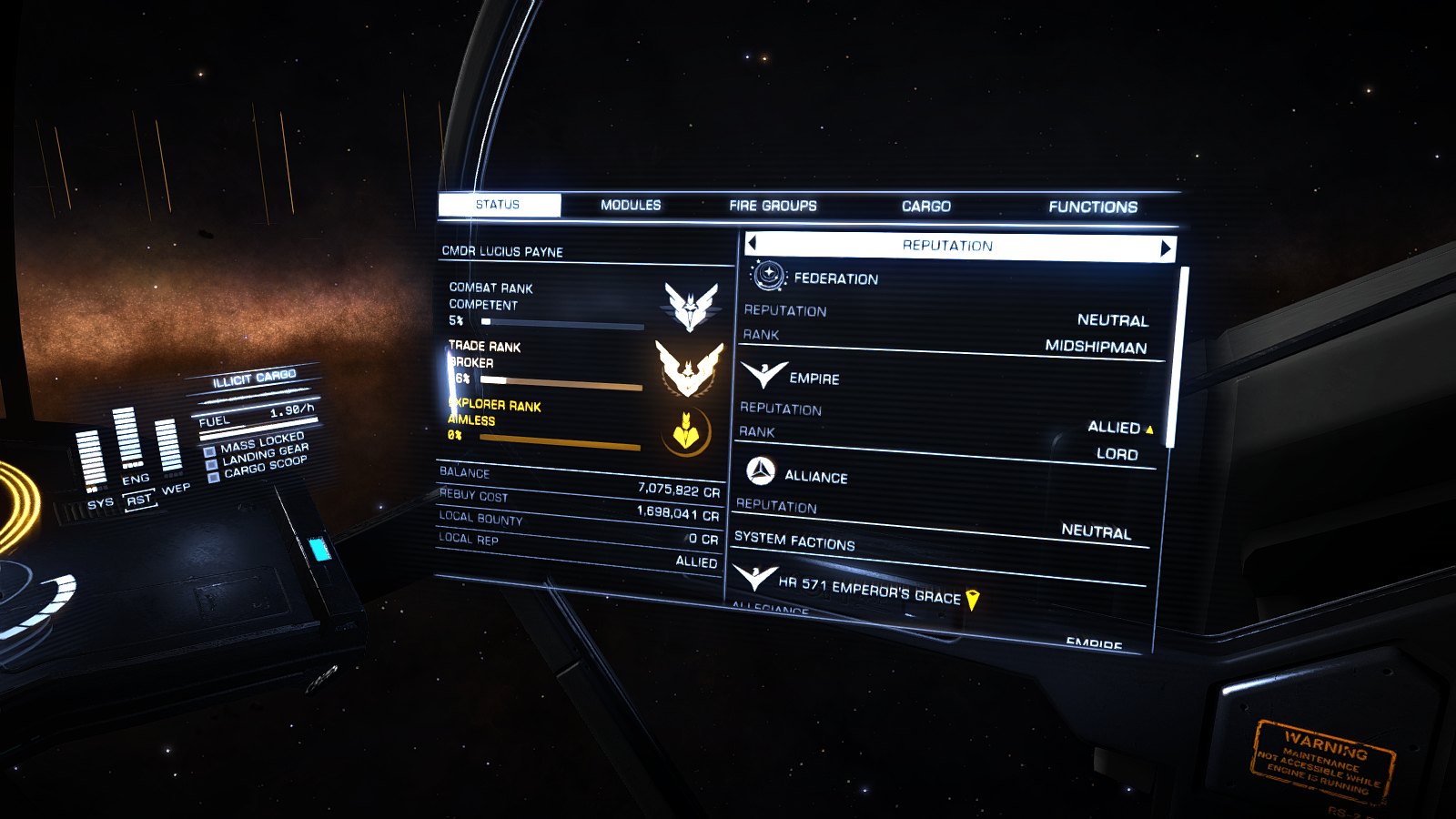Screen dimensions: 1456x819
Task: Select the Federation reputation entry
Action: pos(835,278)
